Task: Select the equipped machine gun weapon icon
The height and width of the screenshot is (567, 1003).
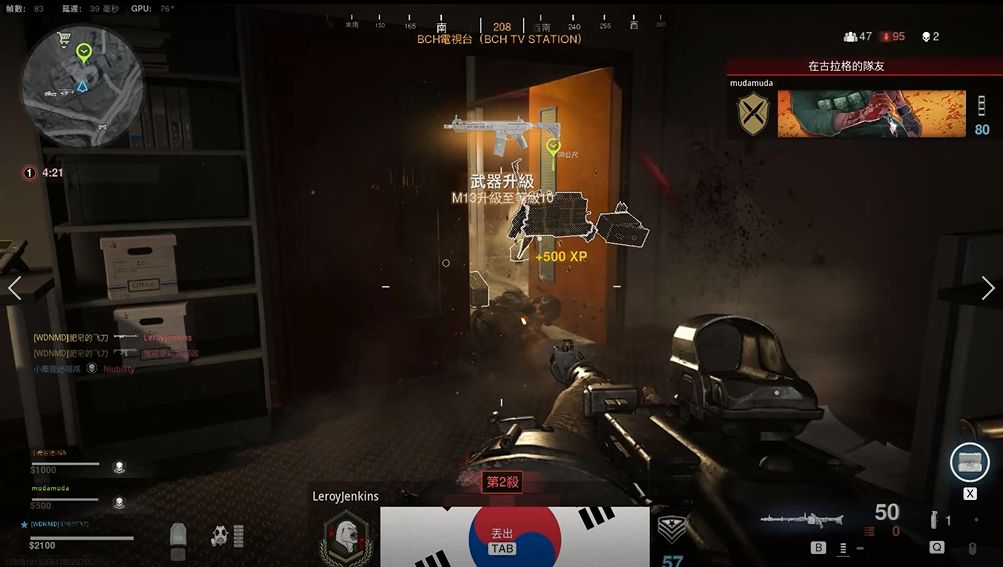Action: point(802,520)
